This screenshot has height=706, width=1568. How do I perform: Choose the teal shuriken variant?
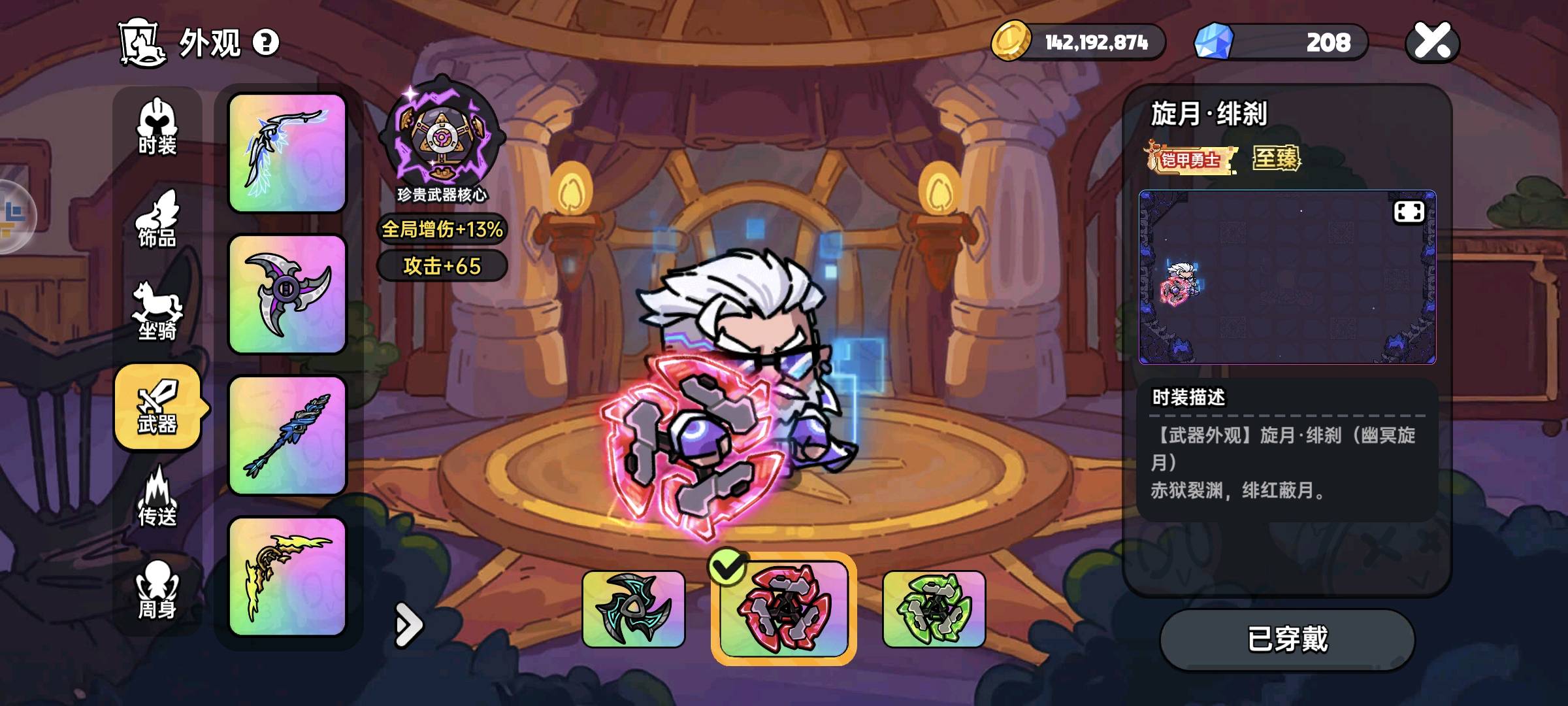[633, 609]
